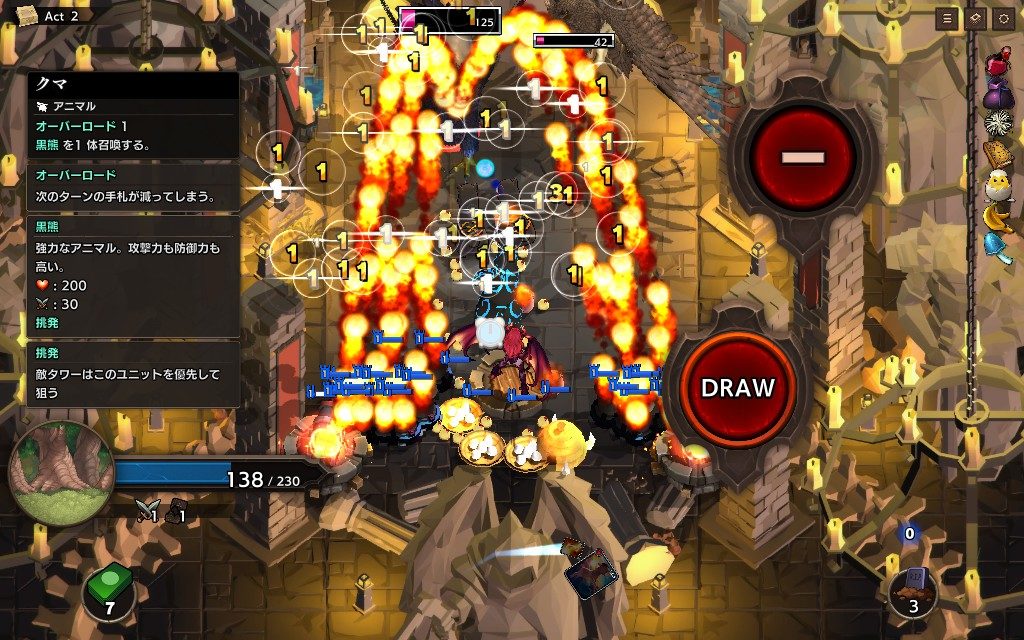Select the blue mushroom relic
Image resolution: width=1024 pixels, height=640 pixels.
[x=998, y=246]
